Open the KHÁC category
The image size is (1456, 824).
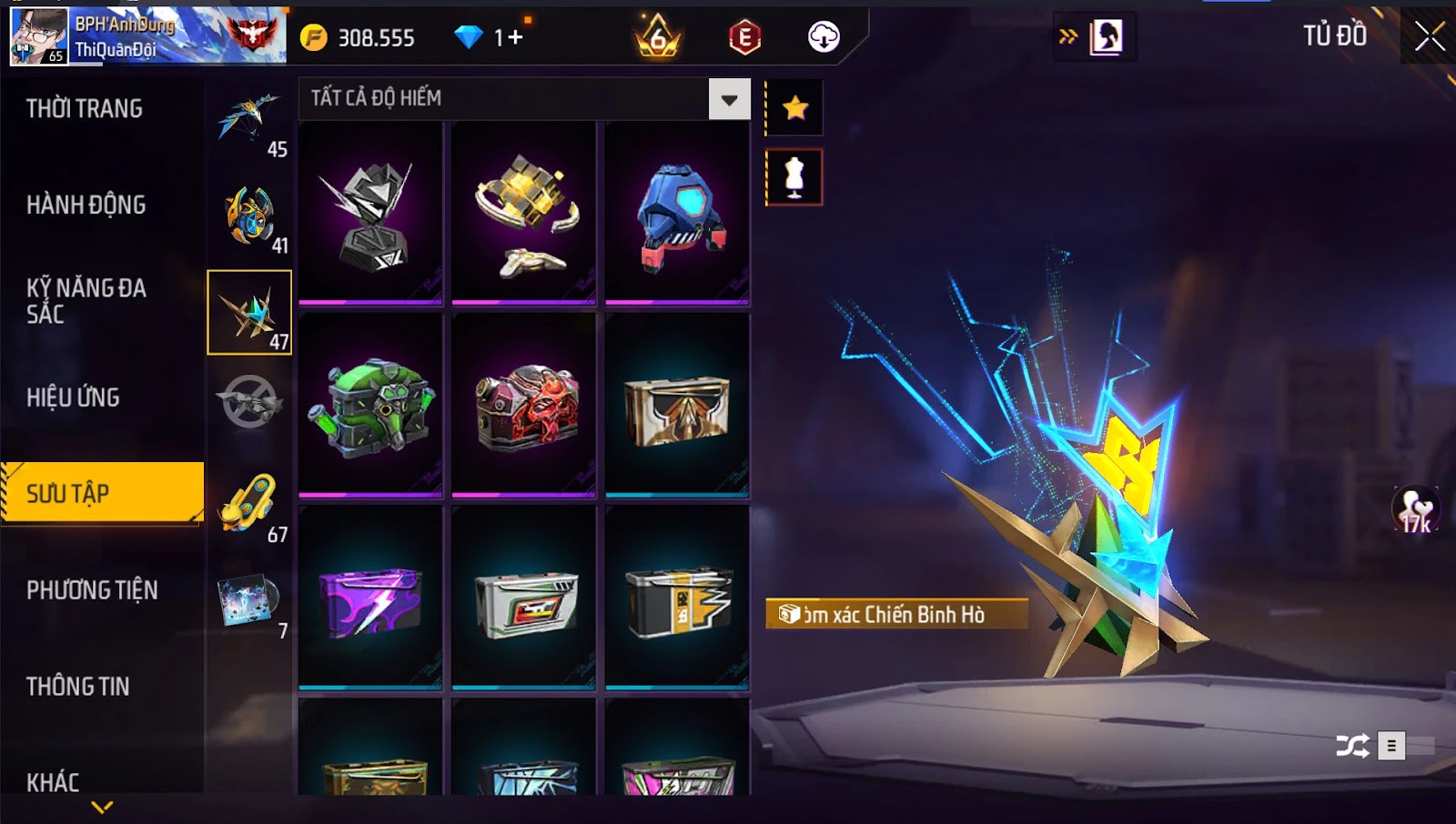(53, 782)
